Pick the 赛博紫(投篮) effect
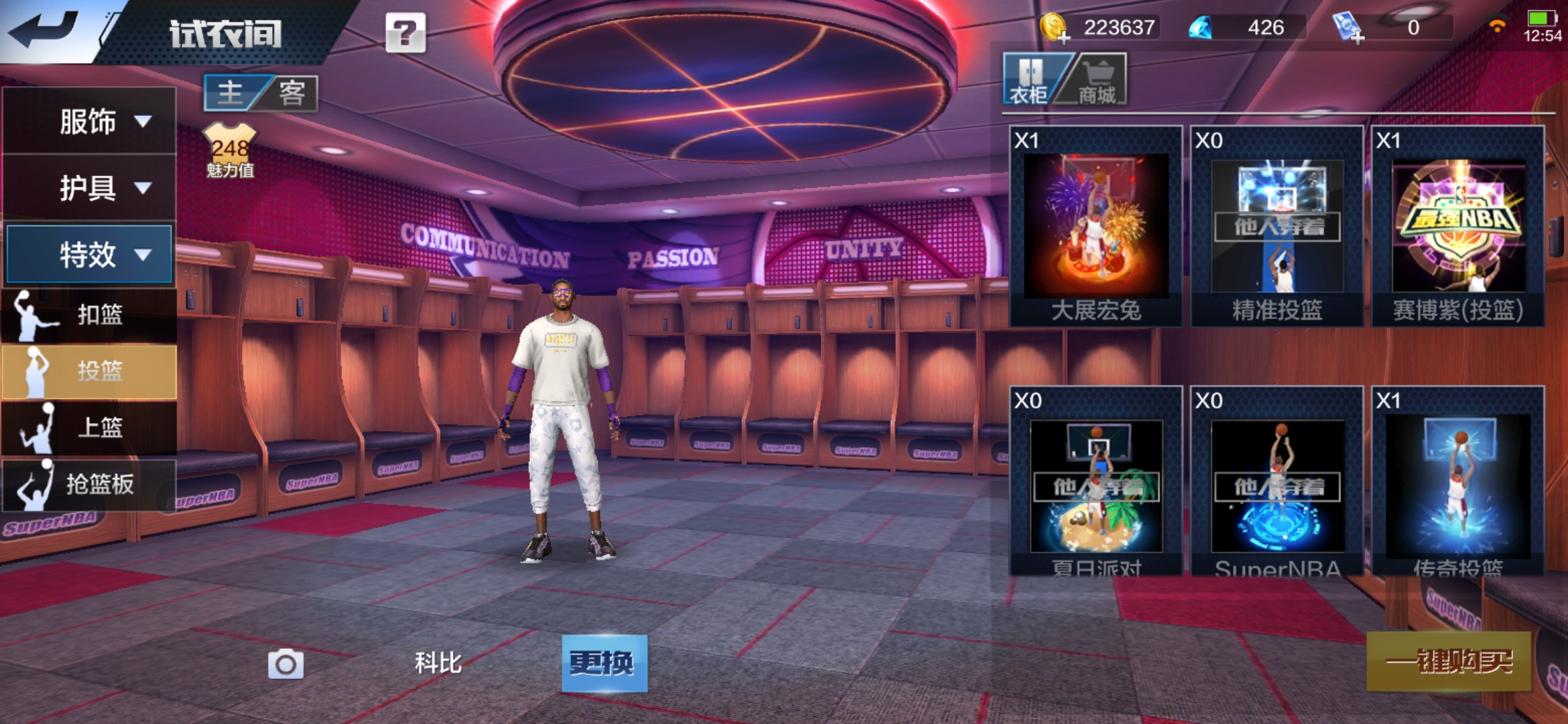Screen dimensions: 1568x724 (x=1458, y=227)
